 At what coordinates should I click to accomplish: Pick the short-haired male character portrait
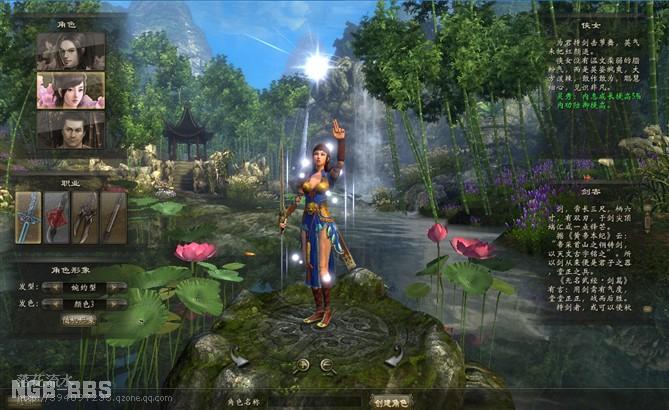click(70, 129)
